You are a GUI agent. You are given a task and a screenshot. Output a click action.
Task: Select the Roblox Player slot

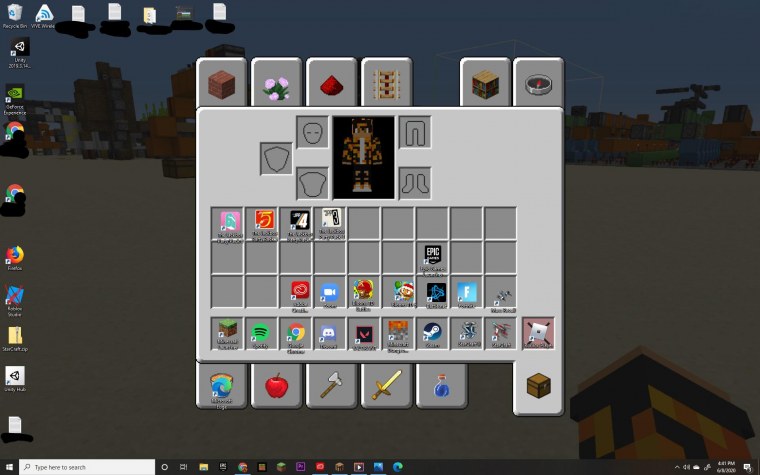(538, 332)
